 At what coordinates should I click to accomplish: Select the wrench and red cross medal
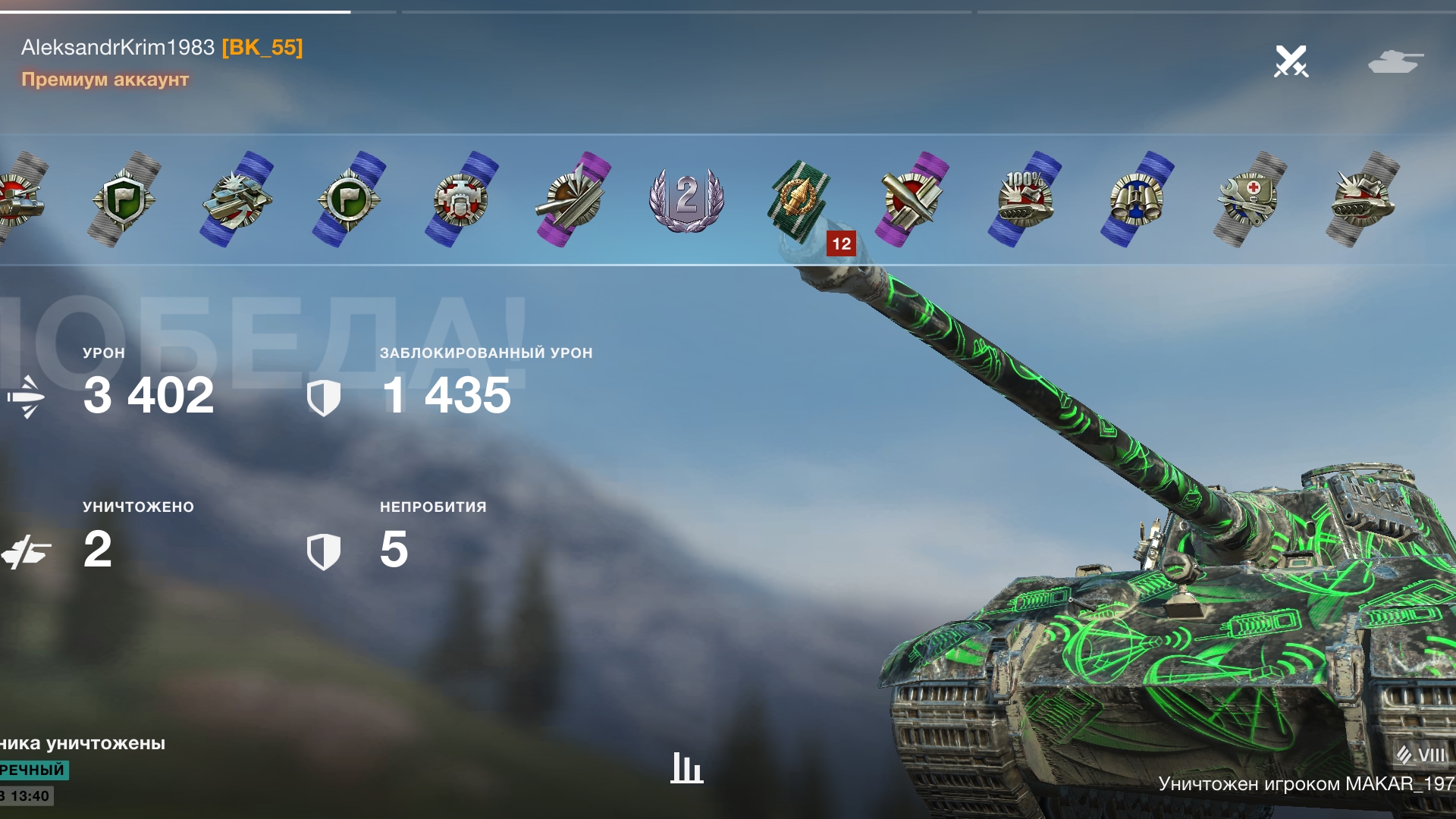[1249, 199]
